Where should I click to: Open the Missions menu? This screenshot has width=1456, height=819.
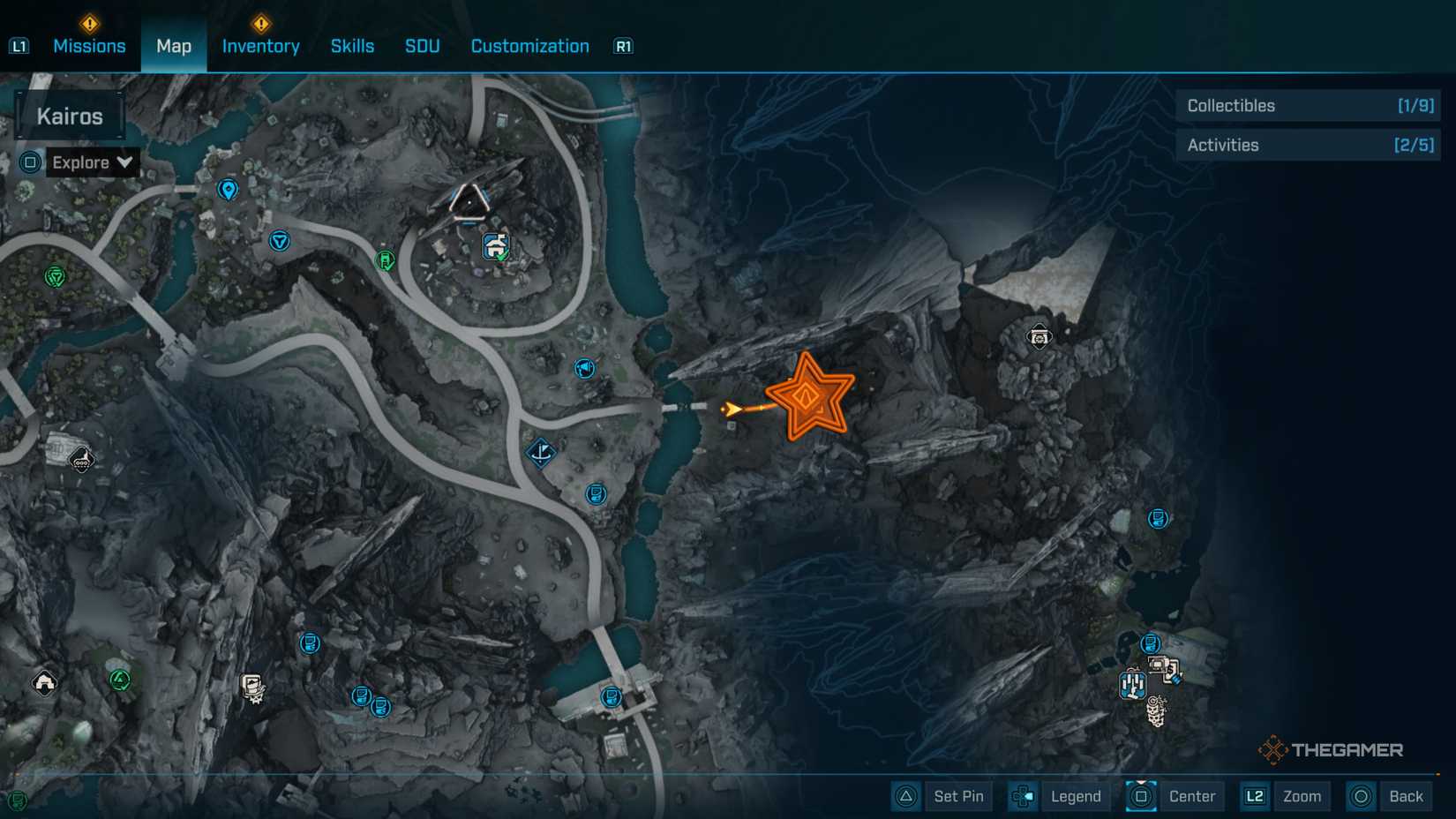(89, 46)
